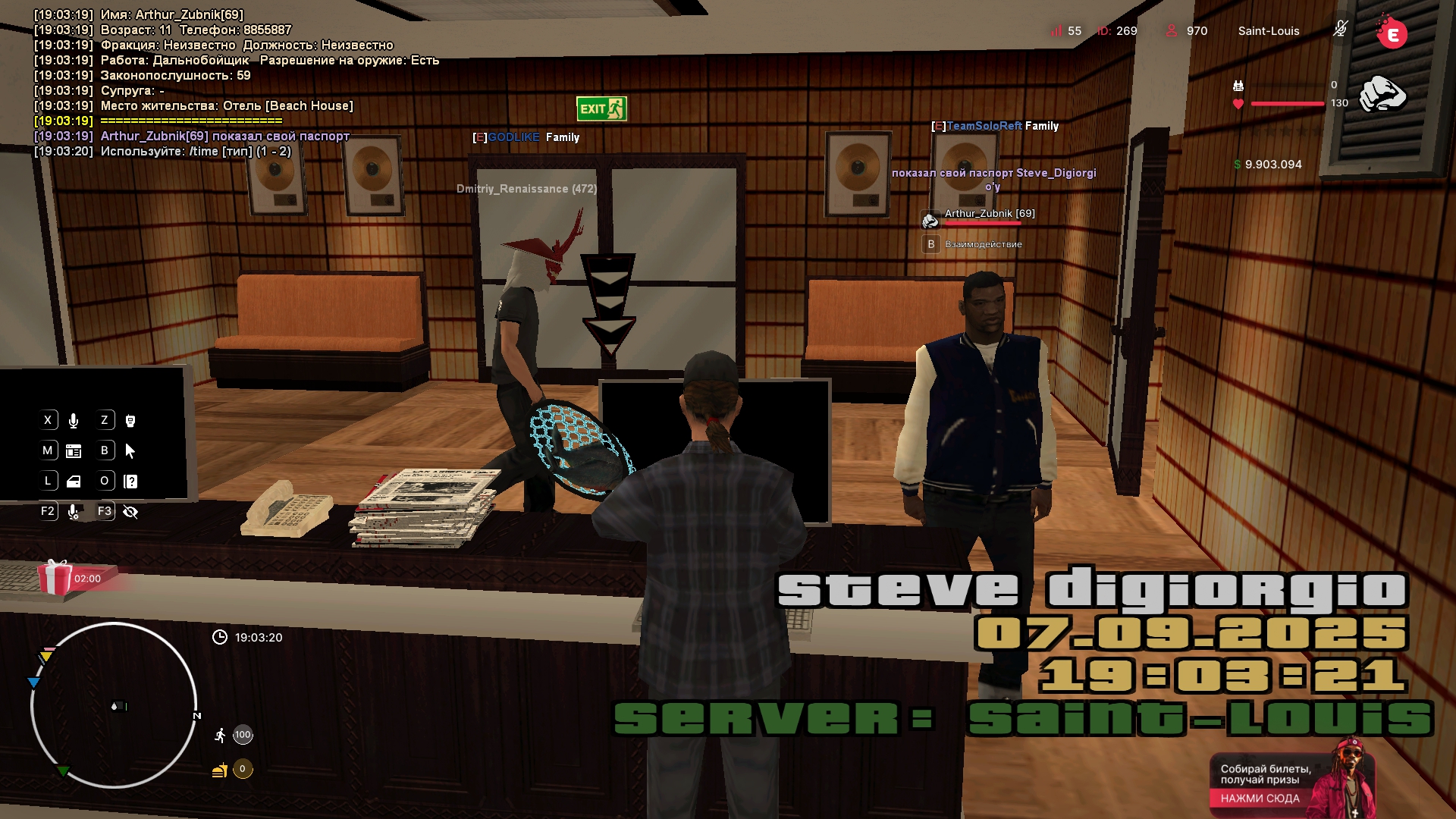Toggle the crossed-eye hide HUD icon
1456x819 pixels.
point(130,512)
